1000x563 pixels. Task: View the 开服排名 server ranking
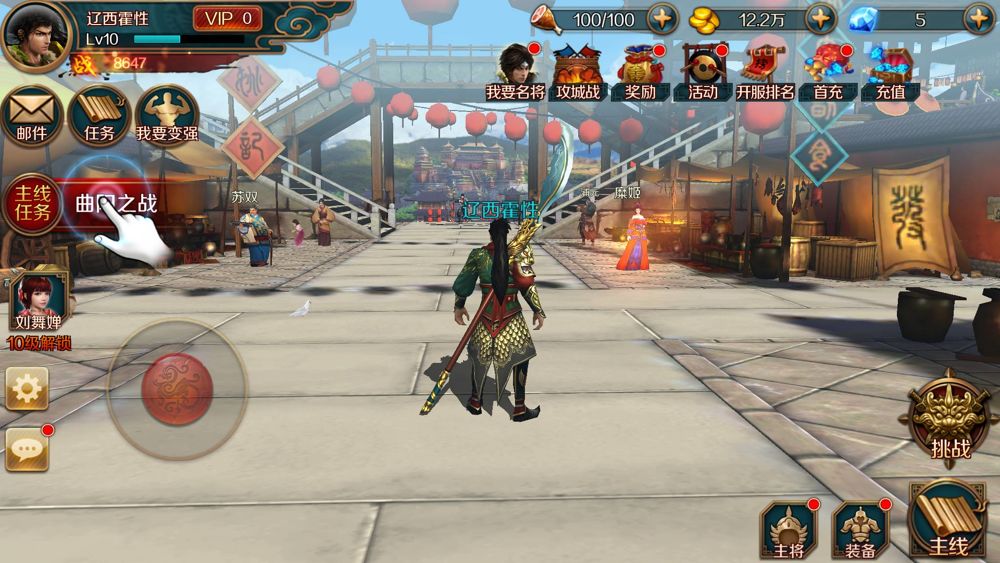[x=765, y=72]
